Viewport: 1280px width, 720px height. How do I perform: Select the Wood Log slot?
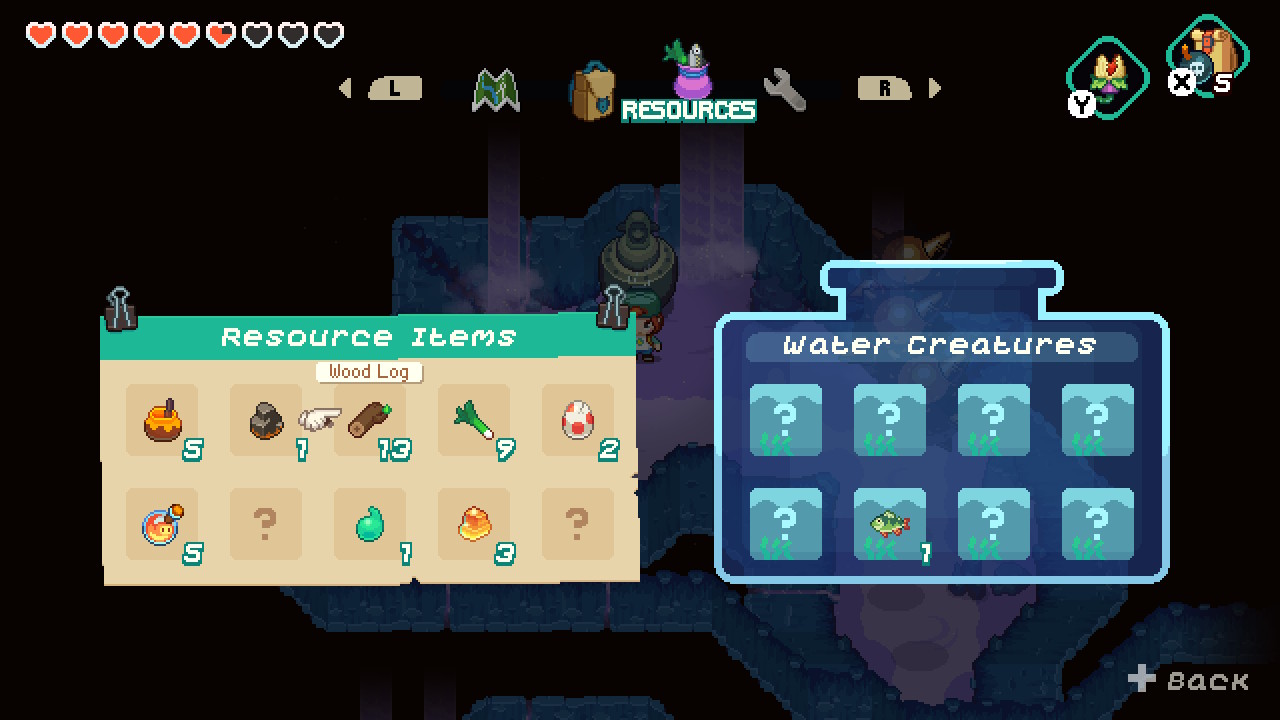pyautogui.click(x=370, y=421)
